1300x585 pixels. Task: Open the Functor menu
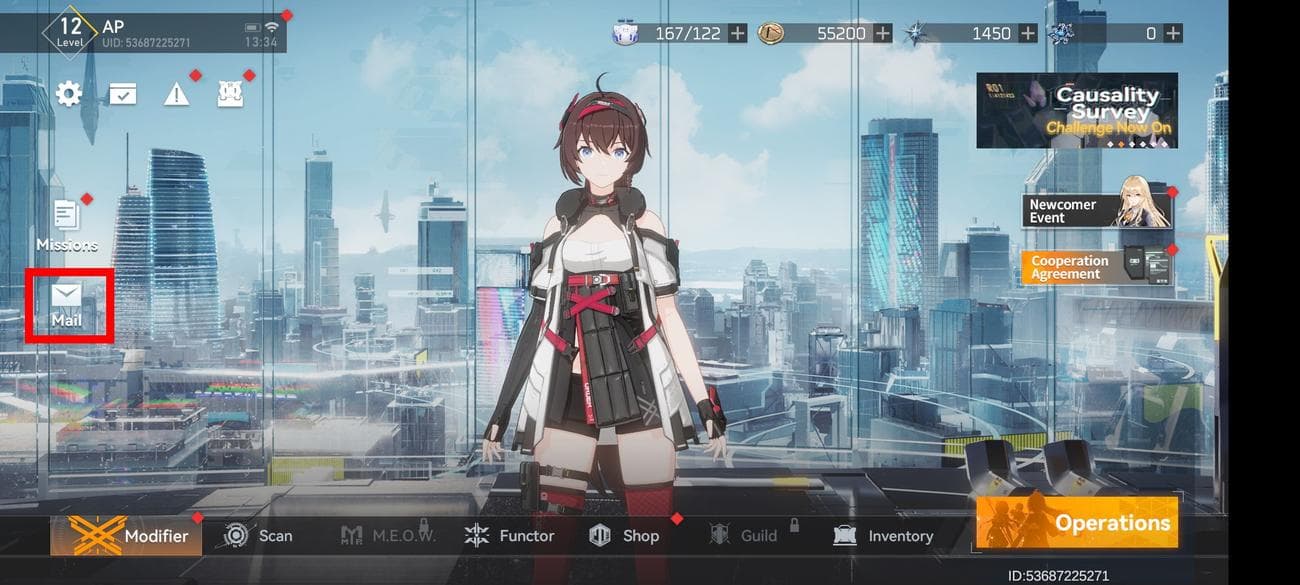(x=509, y=536)
